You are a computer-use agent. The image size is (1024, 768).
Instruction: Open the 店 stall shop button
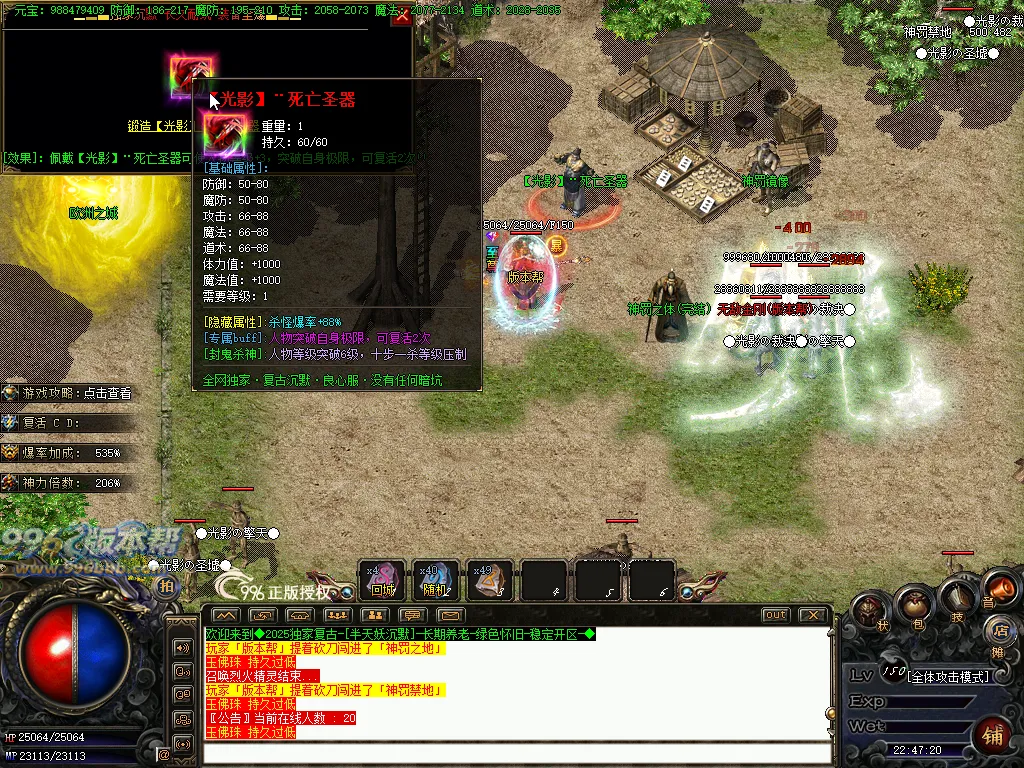pos(999,629)
